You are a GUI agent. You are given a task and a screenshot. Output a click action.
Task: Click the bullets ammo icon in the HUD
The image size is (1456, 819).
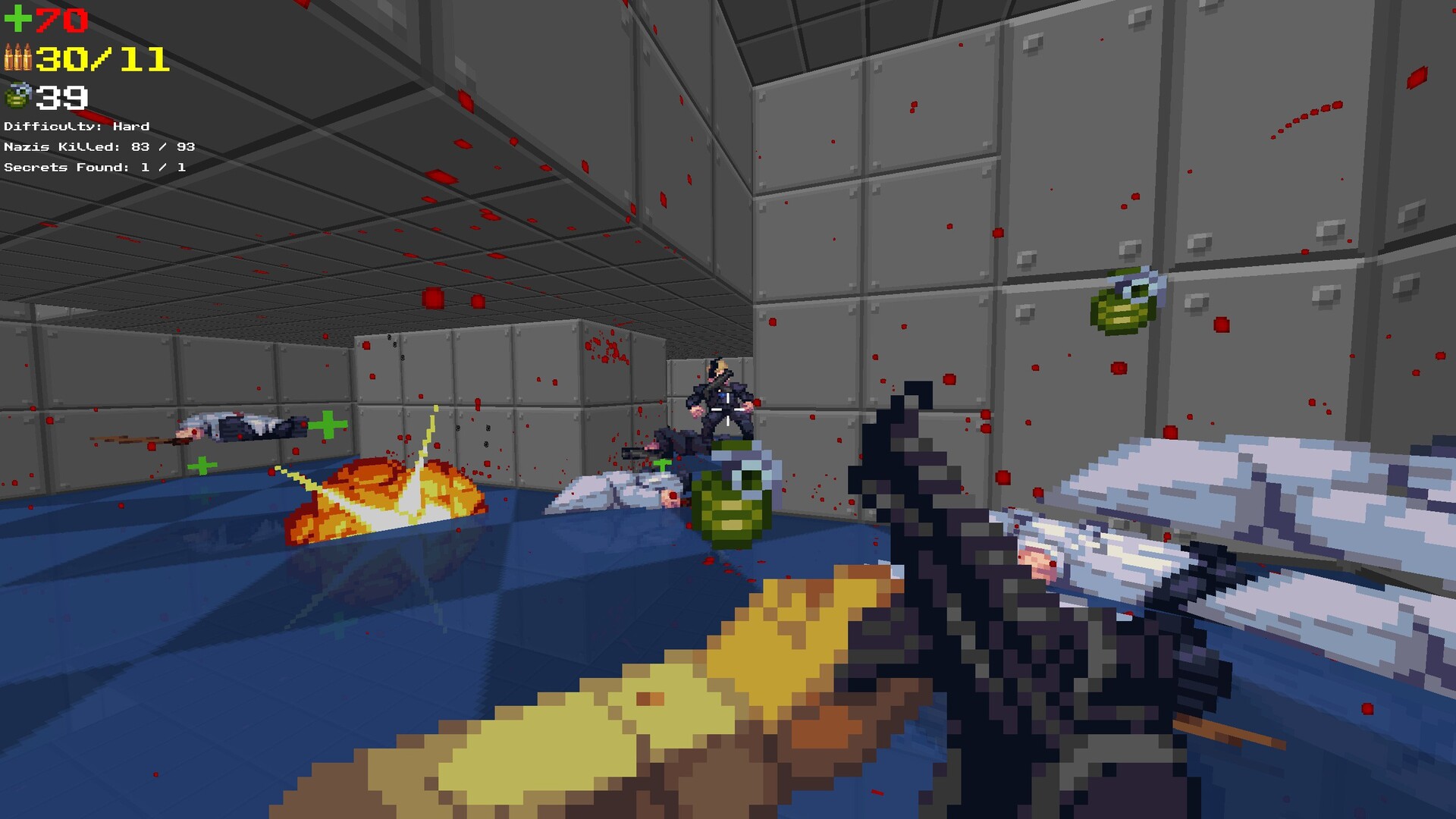18,59
